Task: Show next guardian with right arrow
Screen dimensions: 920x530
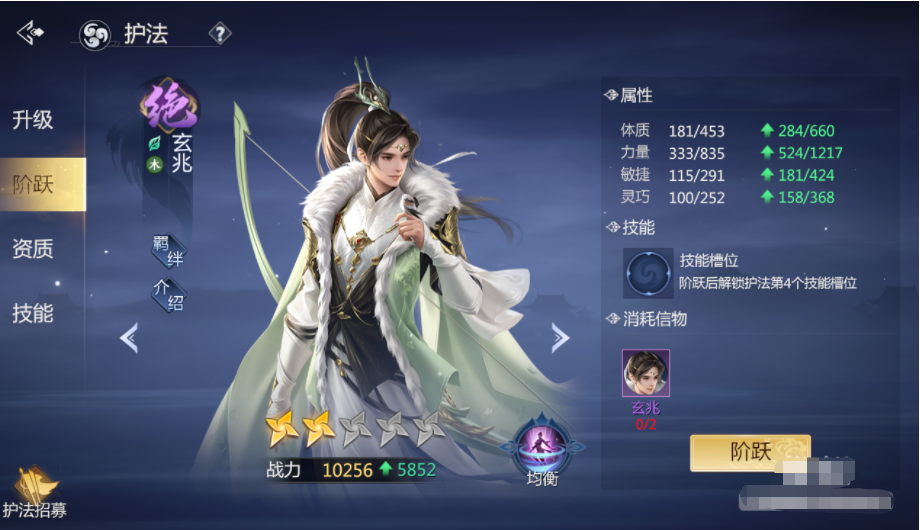Action: click(560, 338)
